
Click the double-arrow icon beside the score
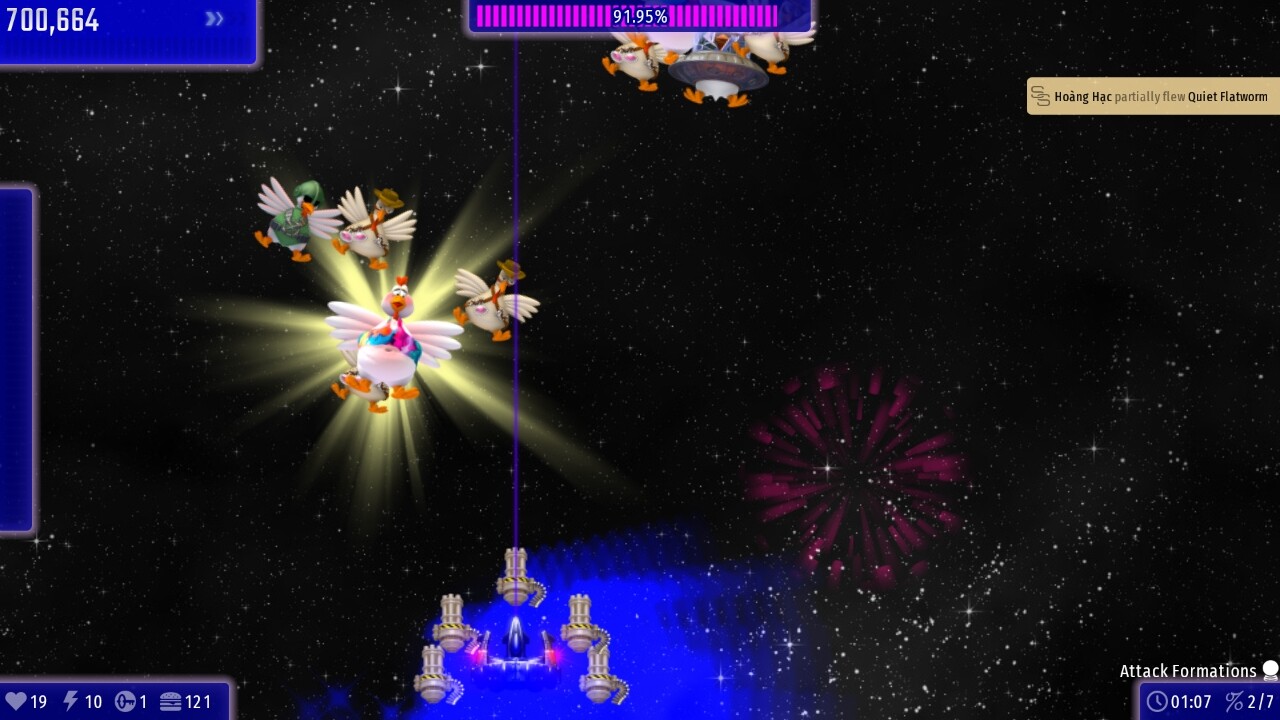point(214,19)
